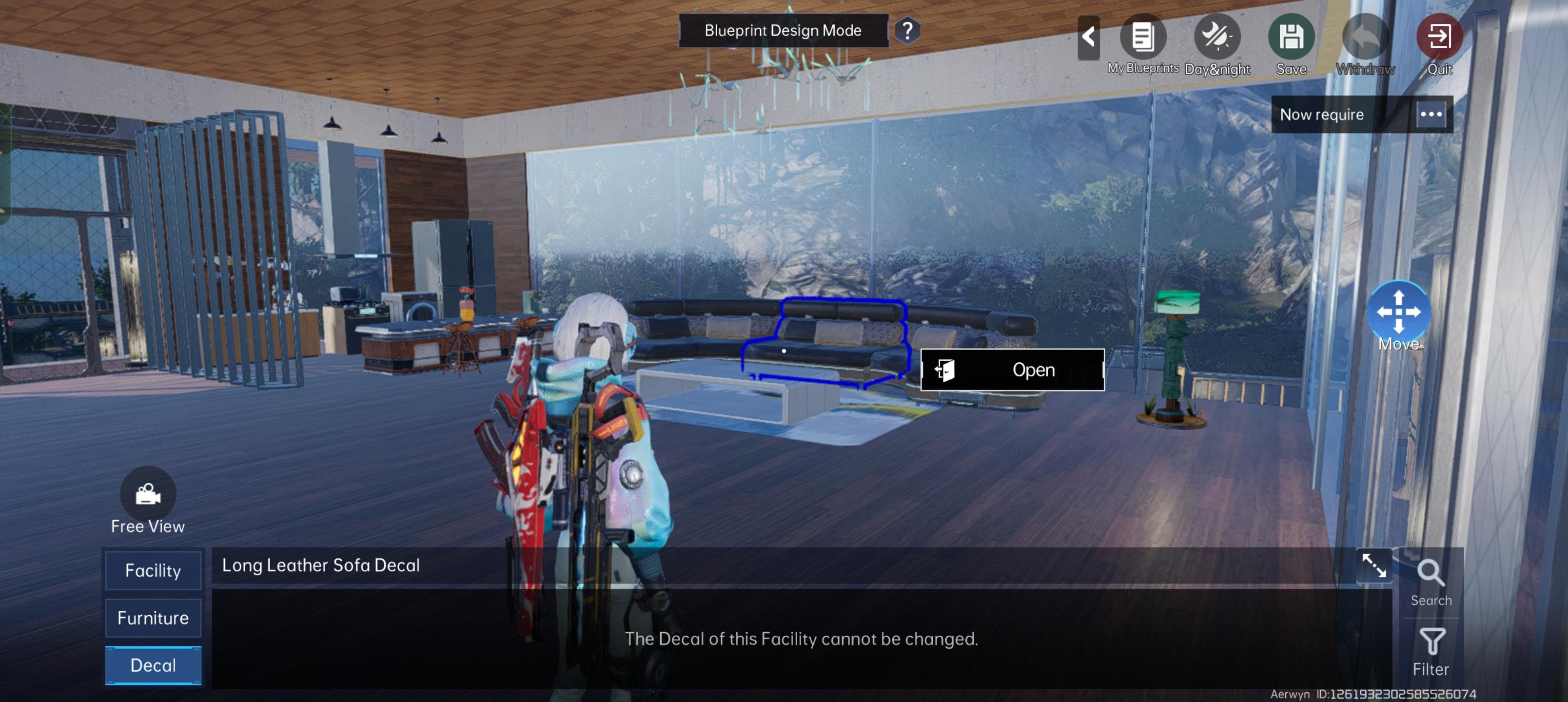Choose the Open sofa prompt

(1012, 370)
